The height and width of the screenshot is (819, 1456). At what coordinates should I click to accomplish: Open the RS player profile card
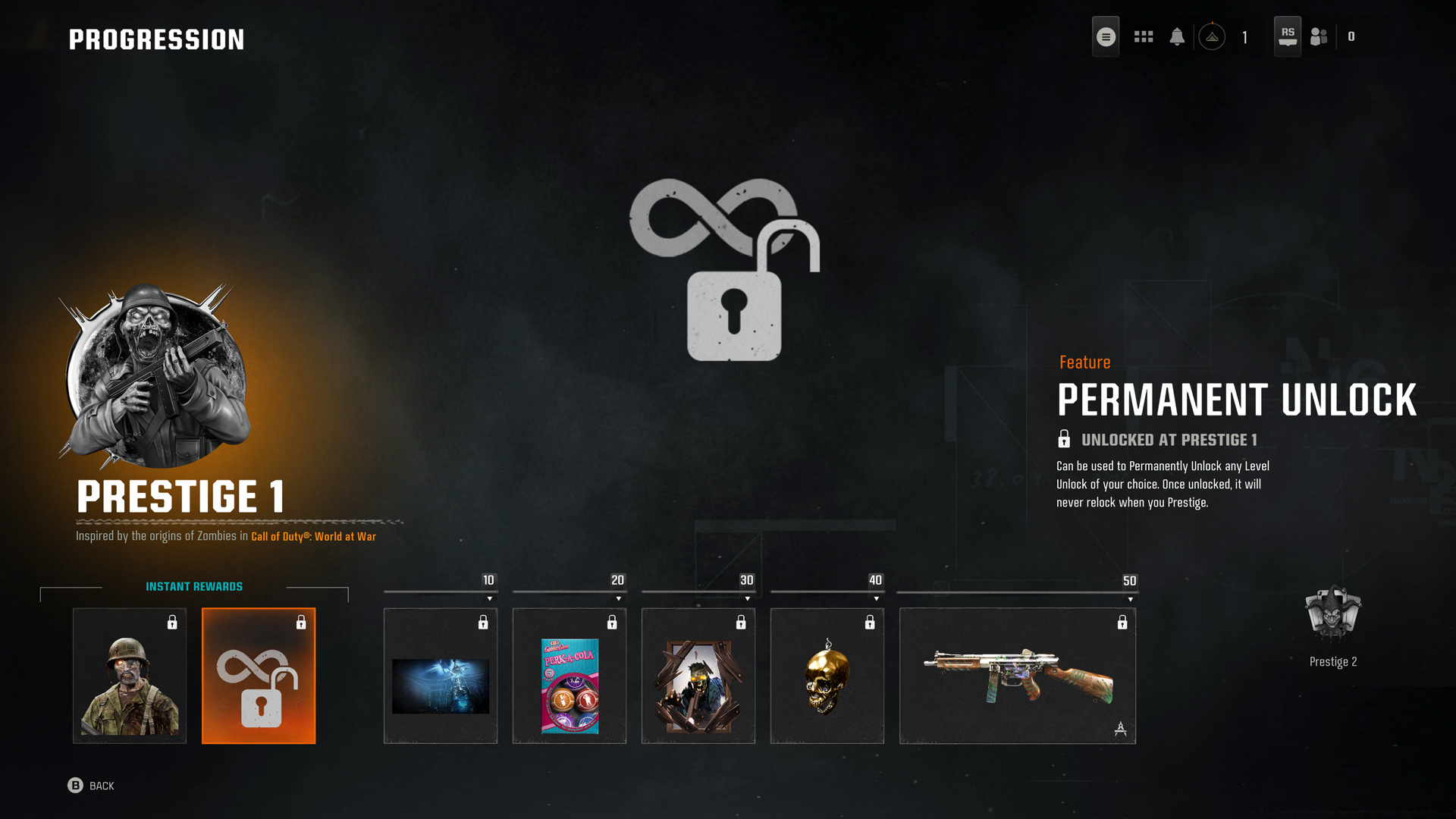click(x=1287, y=34)
